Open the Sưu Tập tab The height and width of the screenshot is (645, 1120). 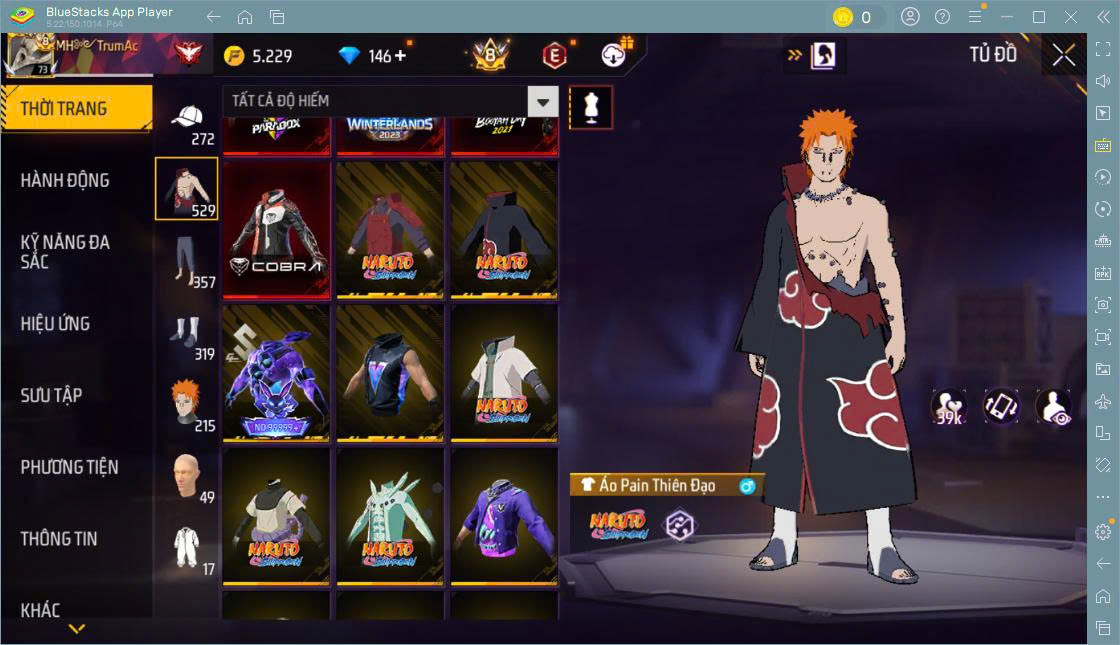pos(52,396)
